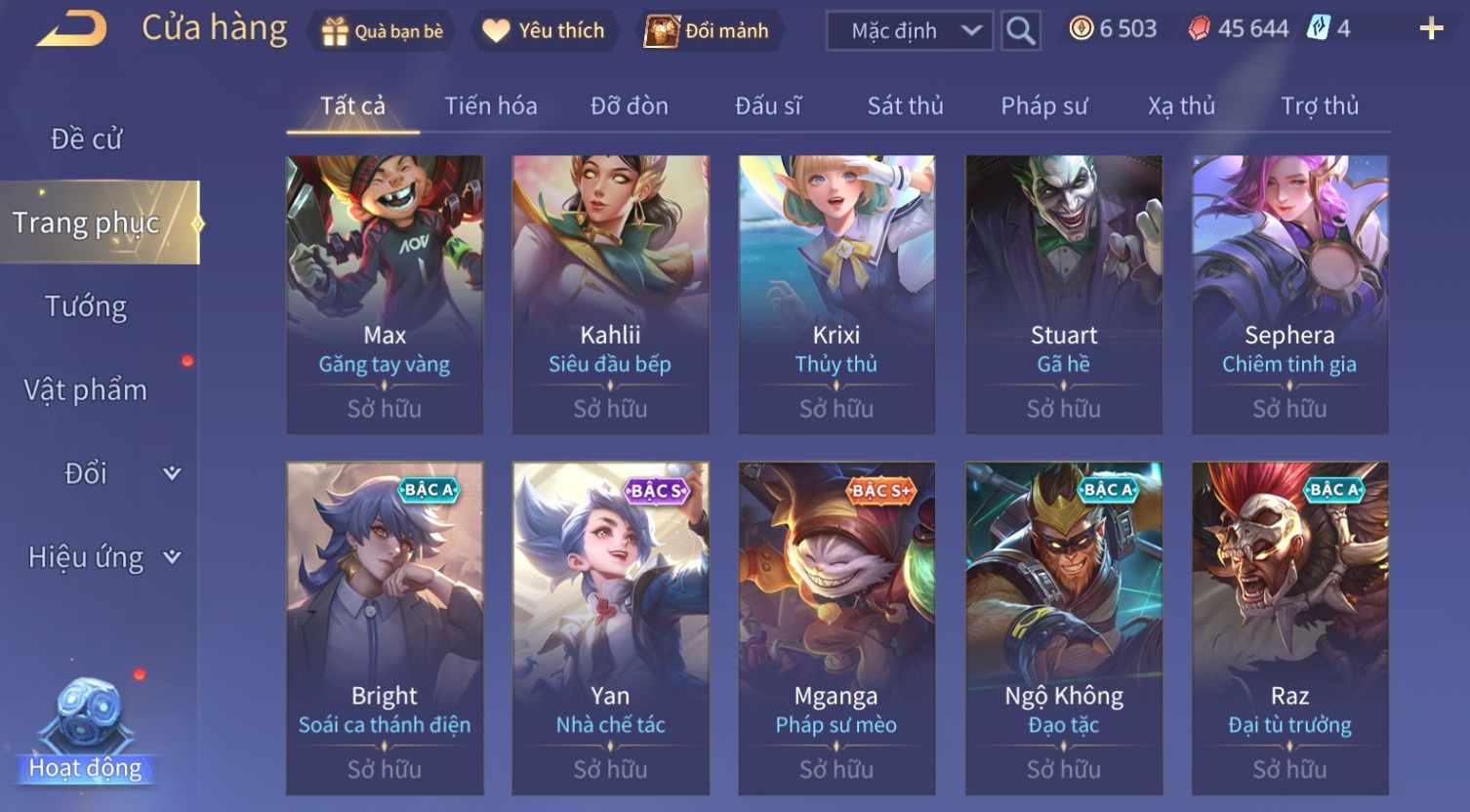1470x812 pixels.
Task: Choose the Trợ thủ tab
Action: click(x=1320, y=106)
